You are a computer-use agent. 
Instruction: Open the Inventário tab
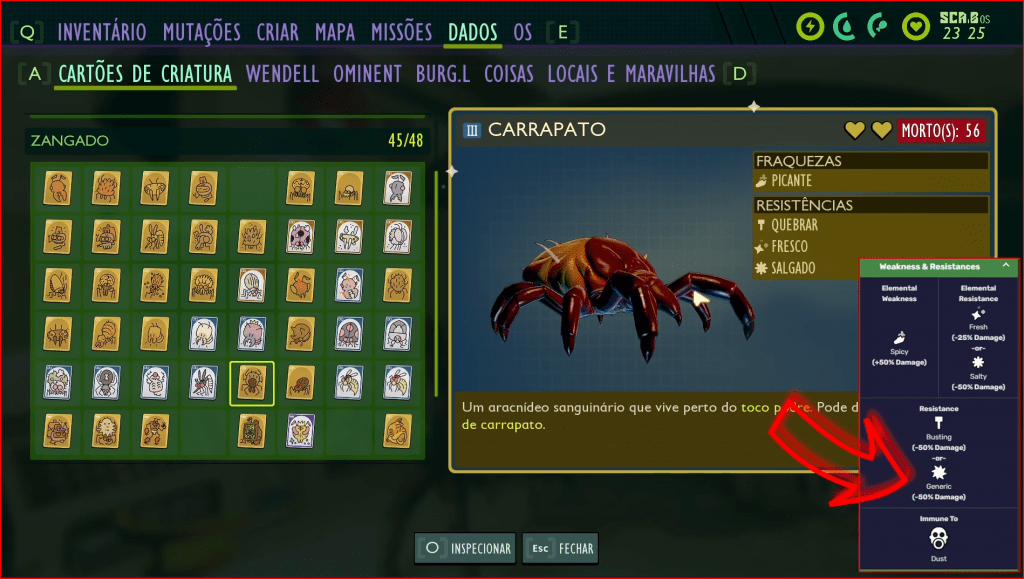click(x=102, y=32)
